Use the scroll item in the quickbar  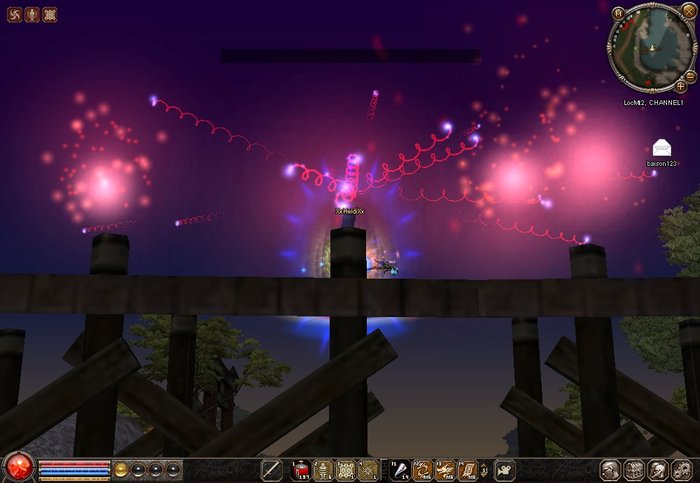[467, 469]
